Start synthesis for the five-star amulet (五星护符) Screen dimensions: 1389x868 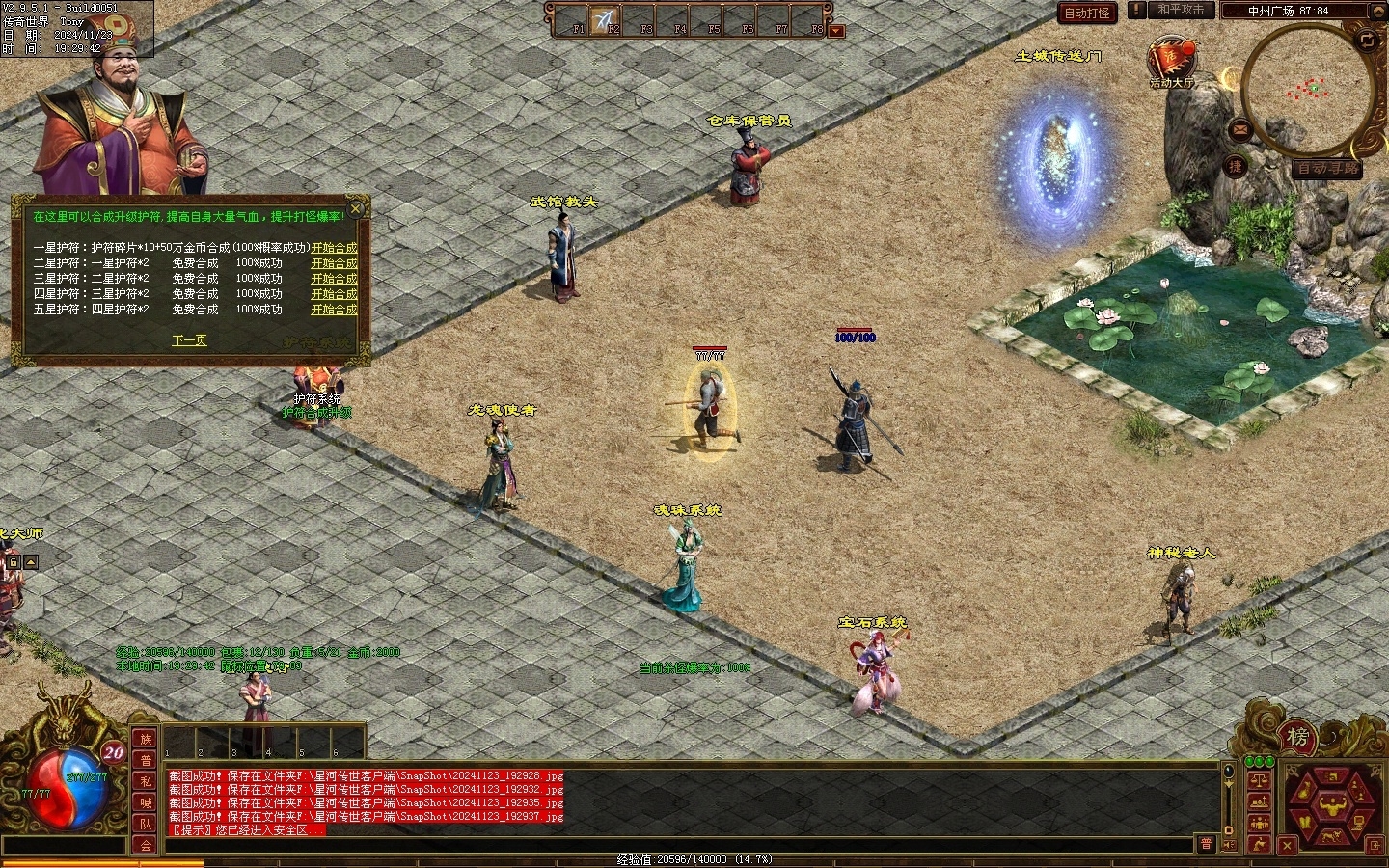click(334, 310)
